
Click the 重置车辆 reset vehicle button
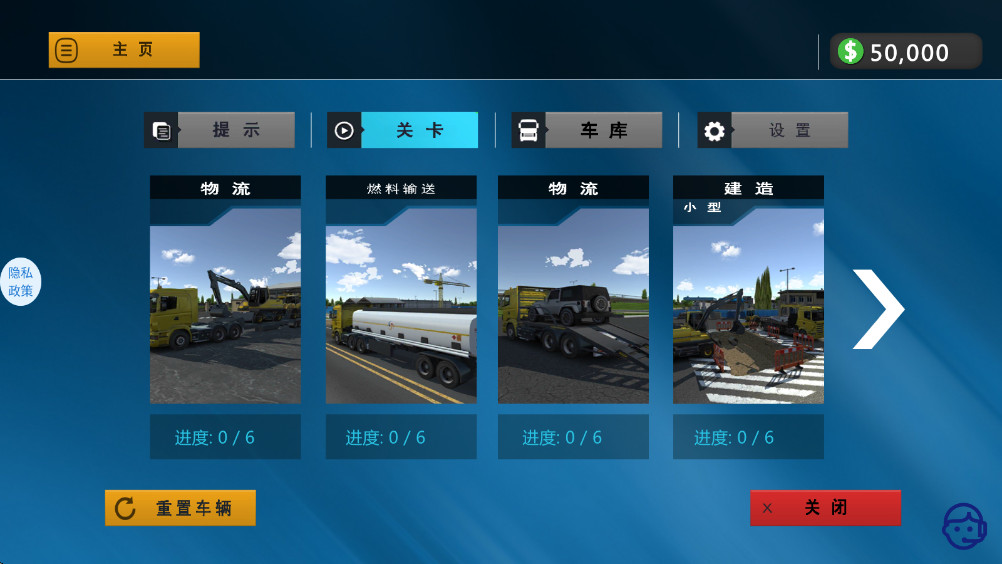[180, 508]
